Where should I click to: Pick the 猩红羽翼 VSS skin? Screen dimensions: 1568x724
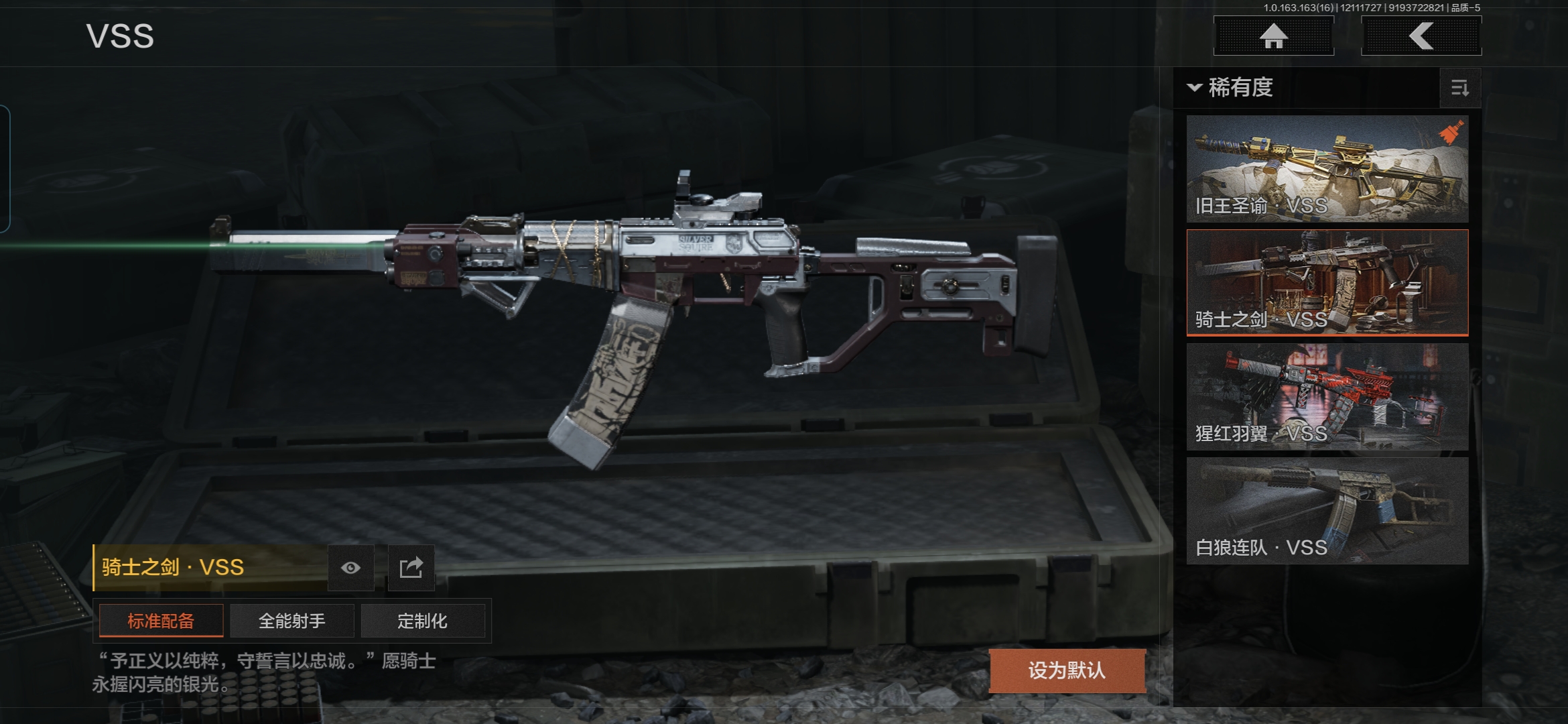point(1327,397)
